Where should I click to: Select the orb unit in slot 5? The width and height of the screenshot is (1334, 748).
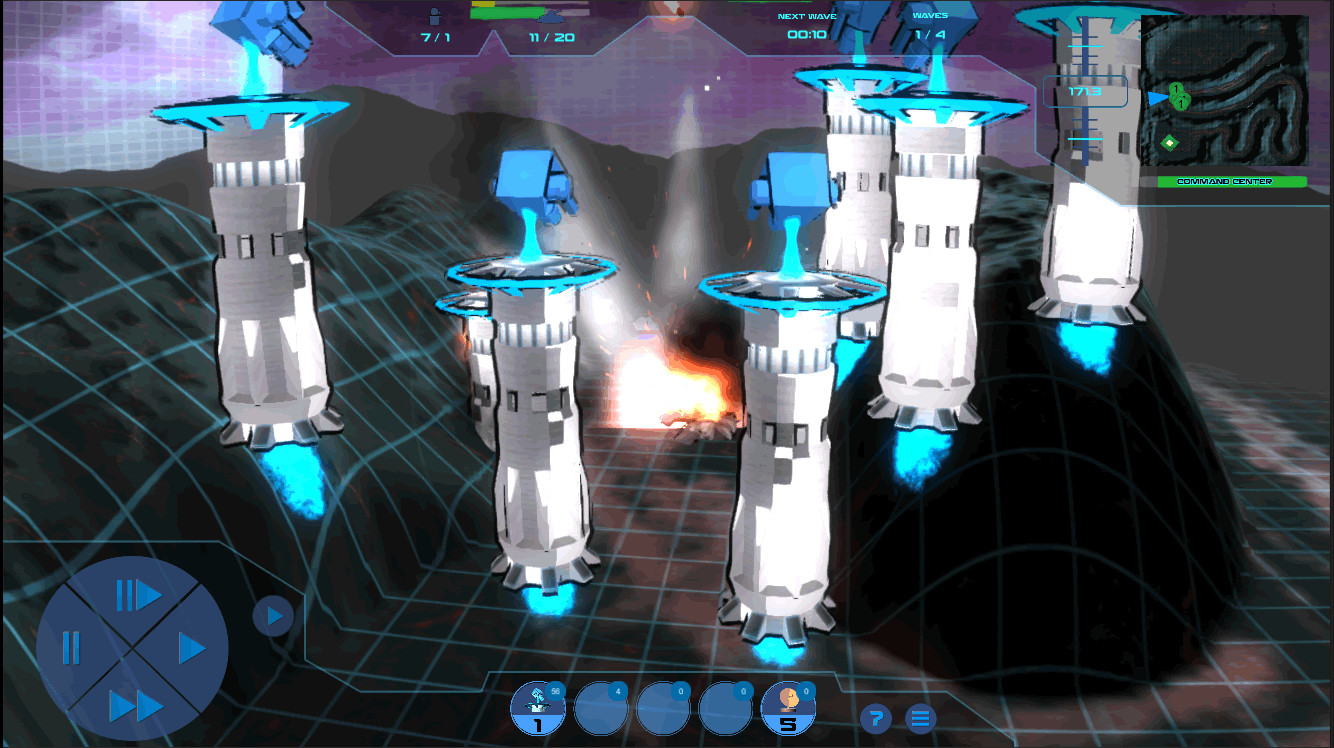tap(789, 707)
